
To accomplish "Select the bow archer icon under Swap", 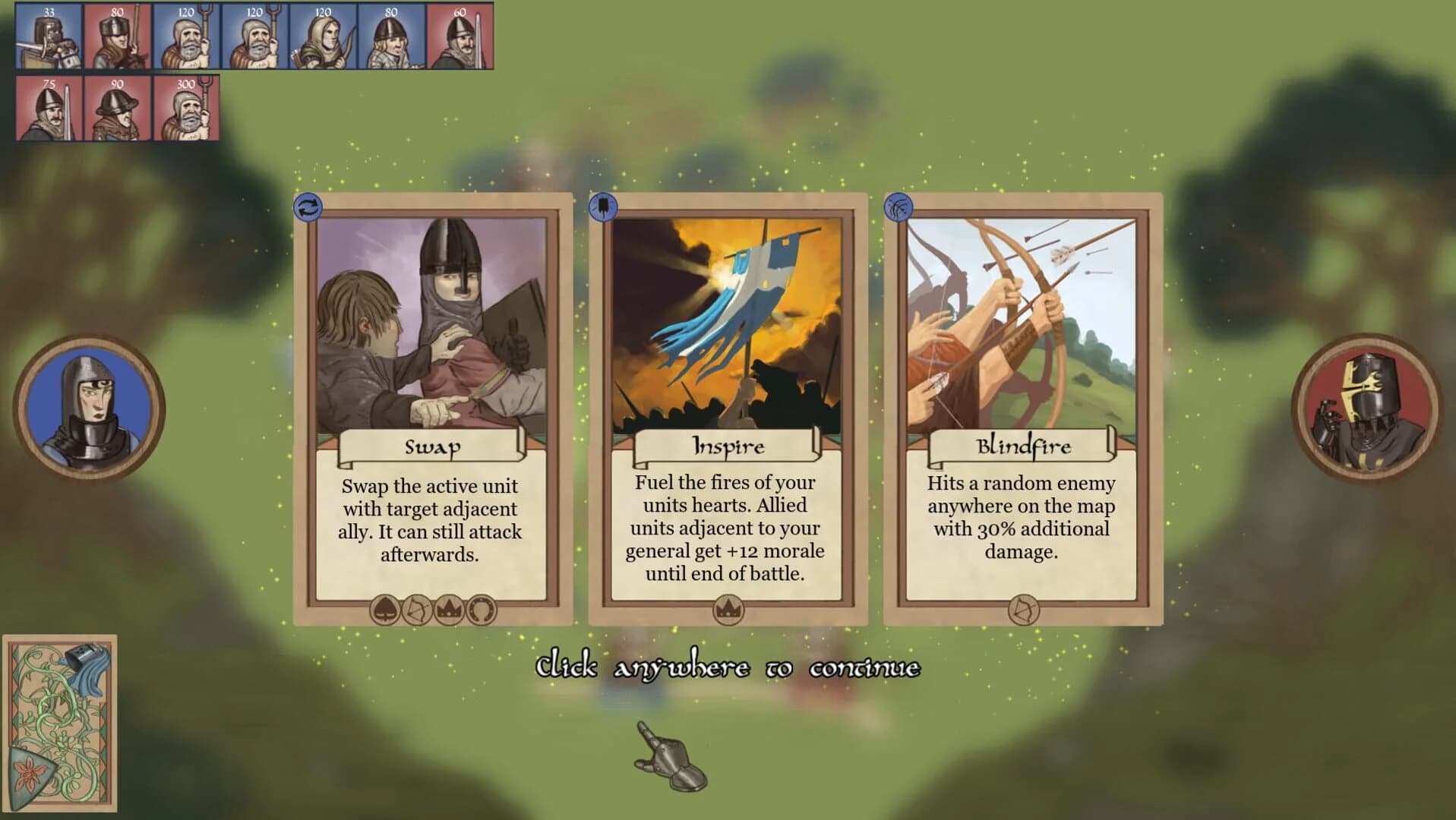I will coord(415,610).
